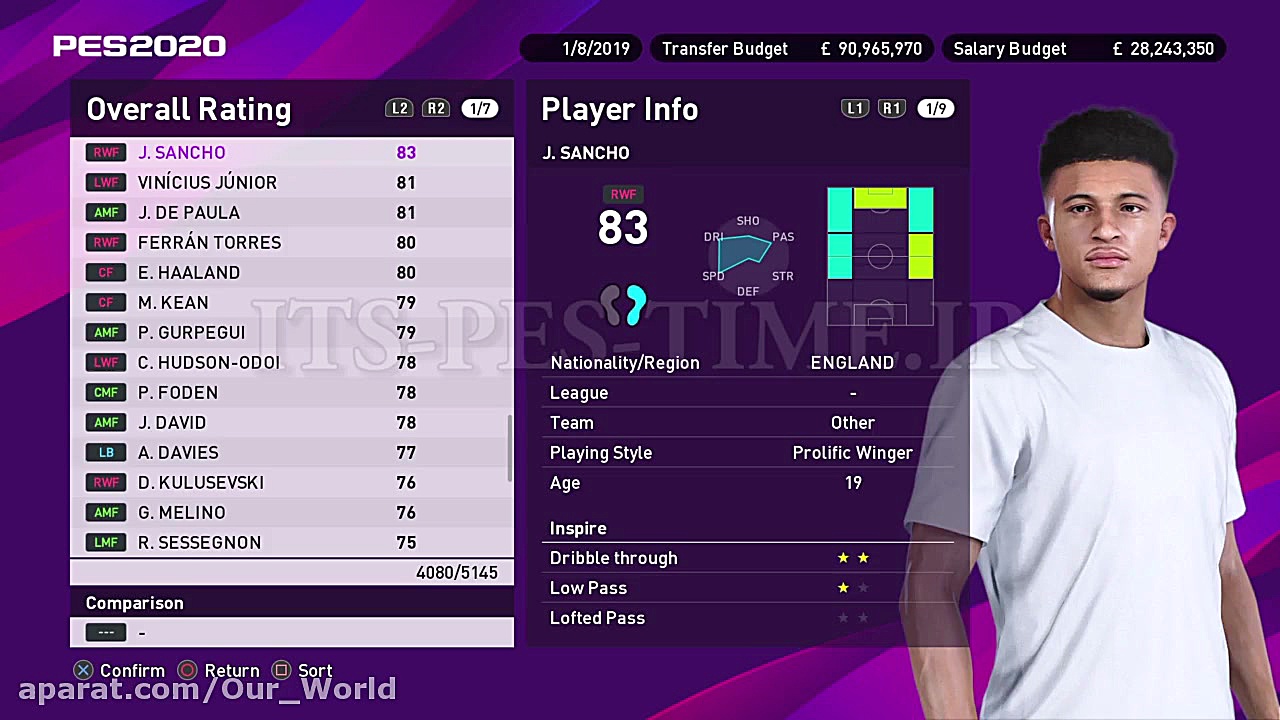Choose J. David from the list

290,422
